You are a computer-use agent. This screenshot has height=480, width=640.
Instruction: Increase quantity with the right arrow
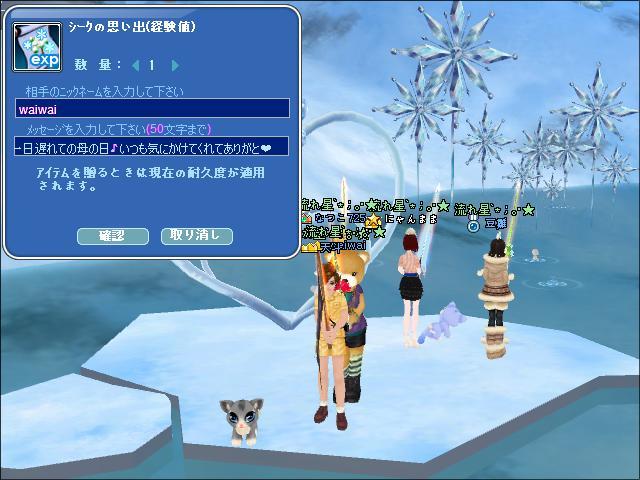[176, 65]
